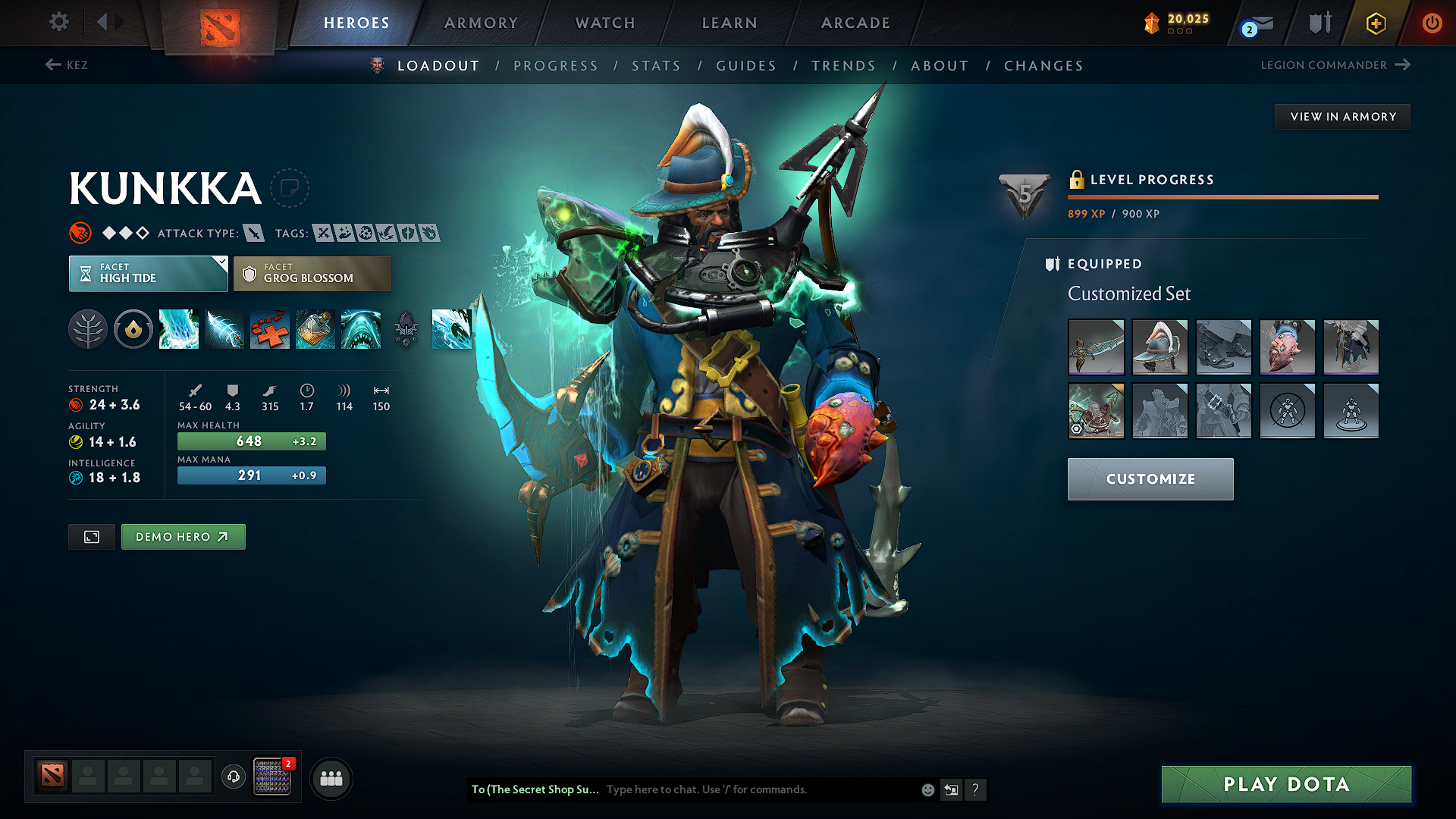The height and width of the screenshot is (819, 1456).
Task: Click View in Armory button
Action: (1342, 117)
